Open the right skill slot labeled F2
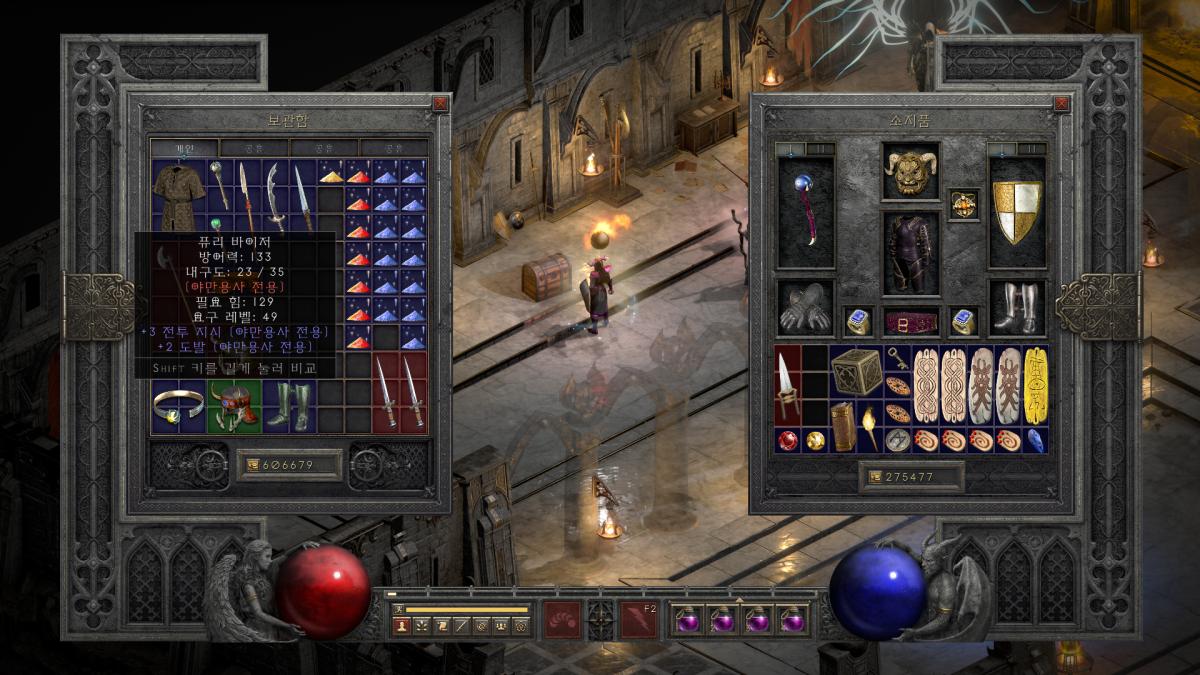 click(638, 620)
